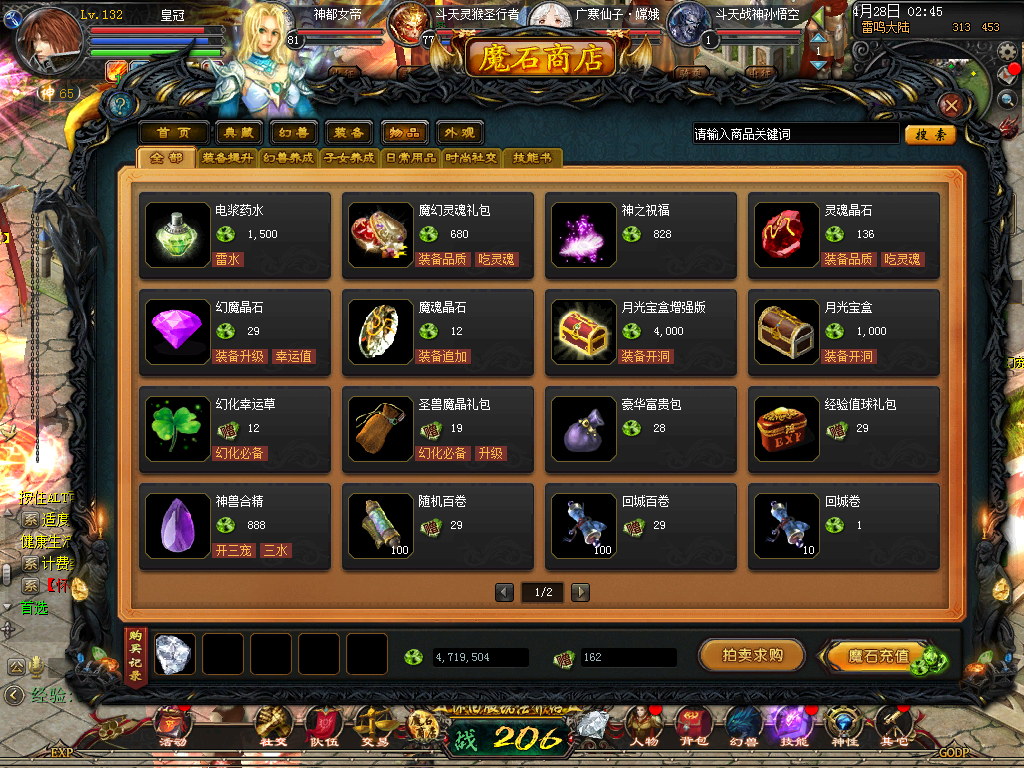Open the 装备 shop category
Viewport: 1024px width, 768px height.
coord(348,133)
